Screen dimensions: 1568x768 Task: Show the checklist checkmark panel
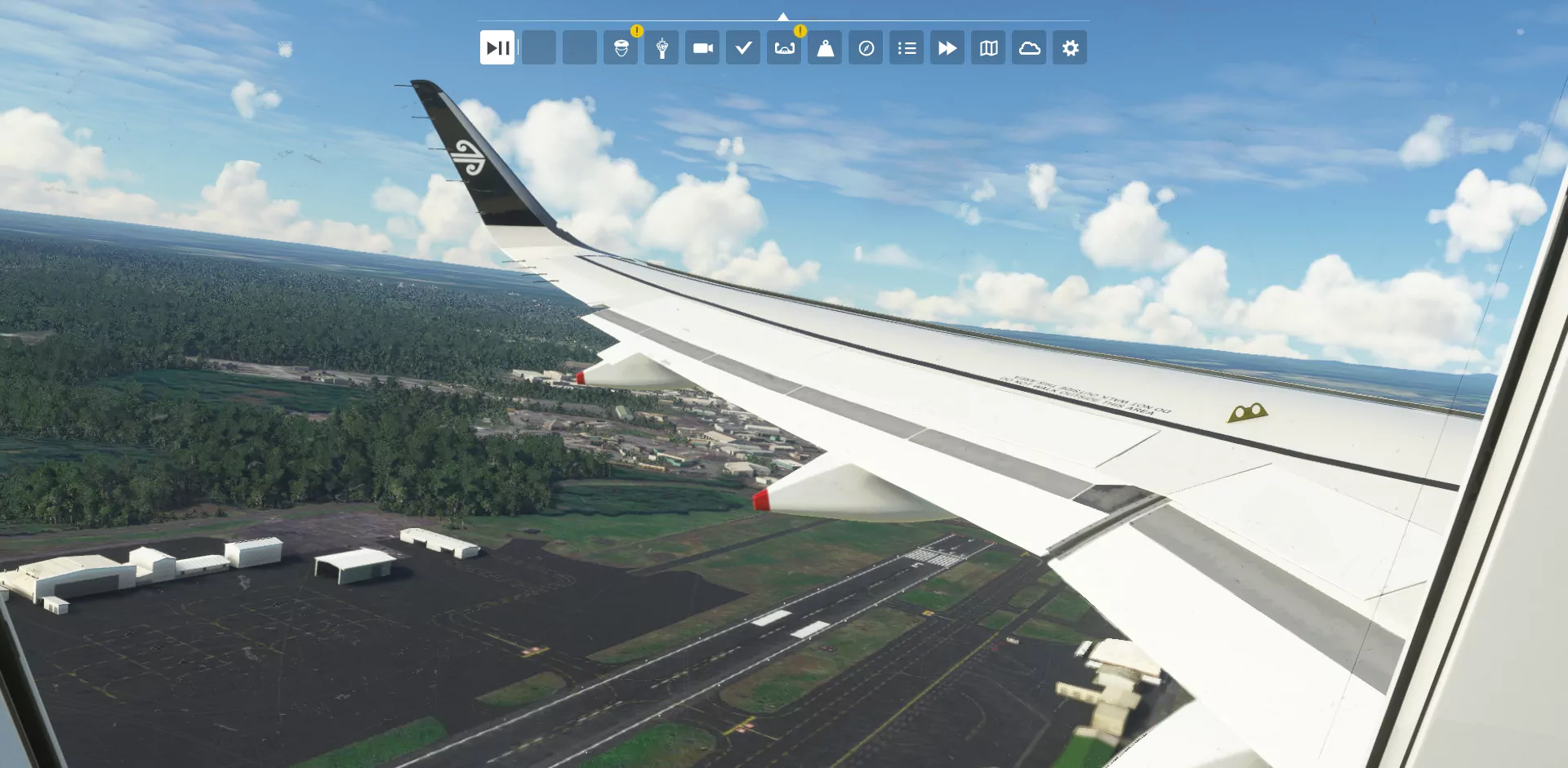click(x=743, y=48)
